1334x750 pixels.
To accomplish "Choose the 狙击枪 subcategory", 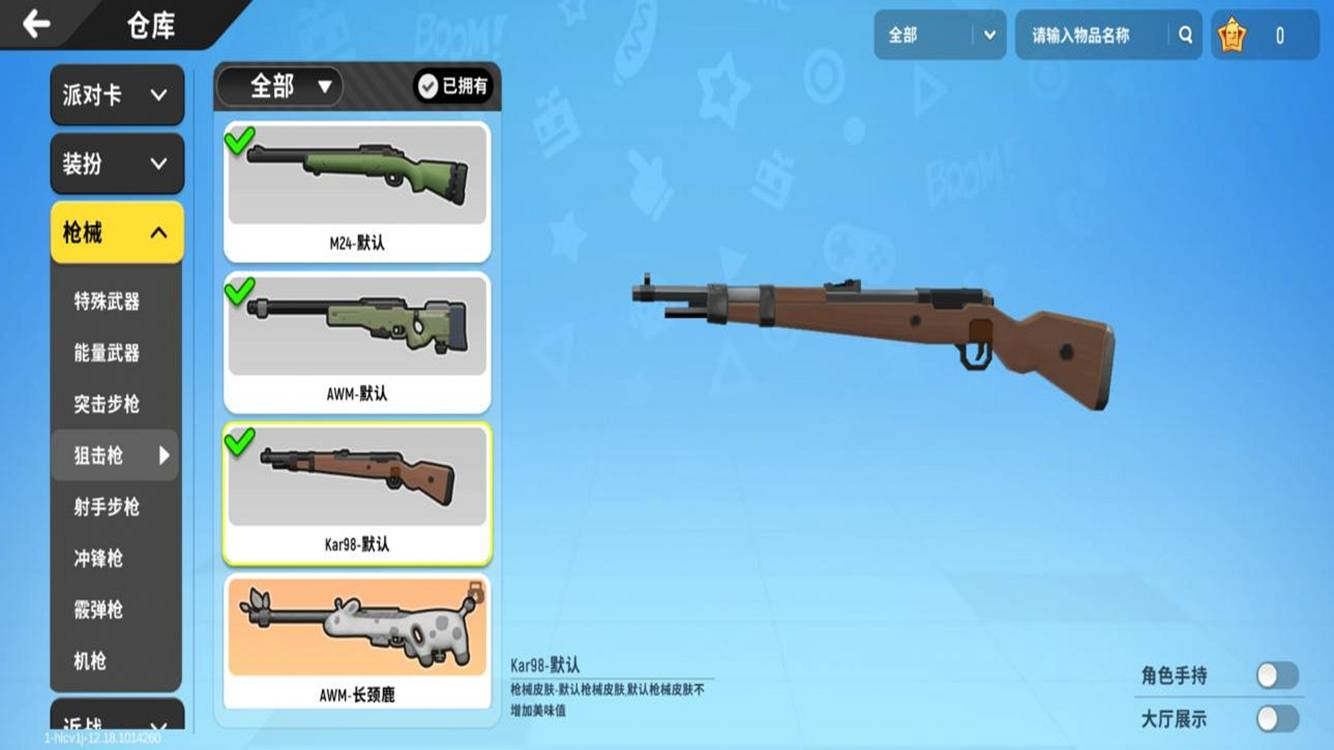I will pyautogui.click(x=107, y=456).
